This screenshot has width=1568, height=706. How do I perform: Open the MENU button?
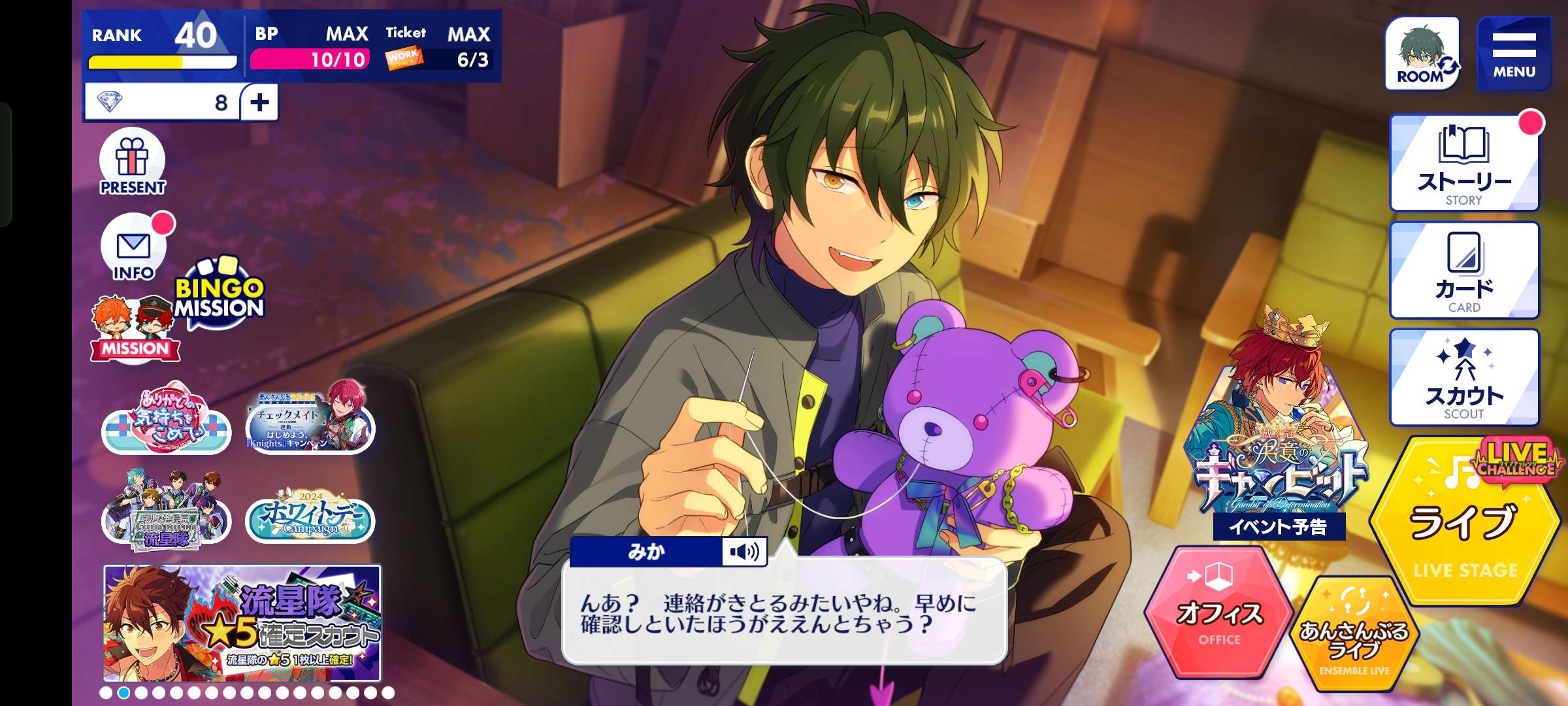tap(1513, 54)
